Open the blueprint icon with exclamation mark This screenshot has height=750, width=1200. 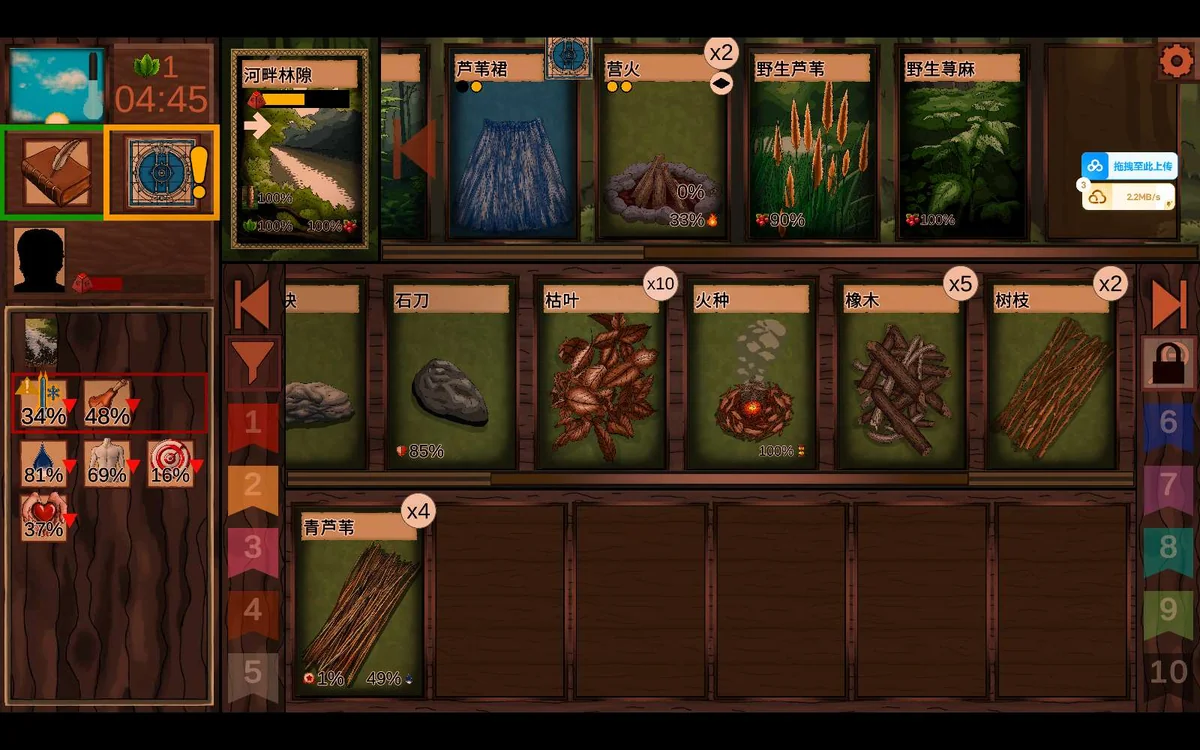click(x=162, y=171)
